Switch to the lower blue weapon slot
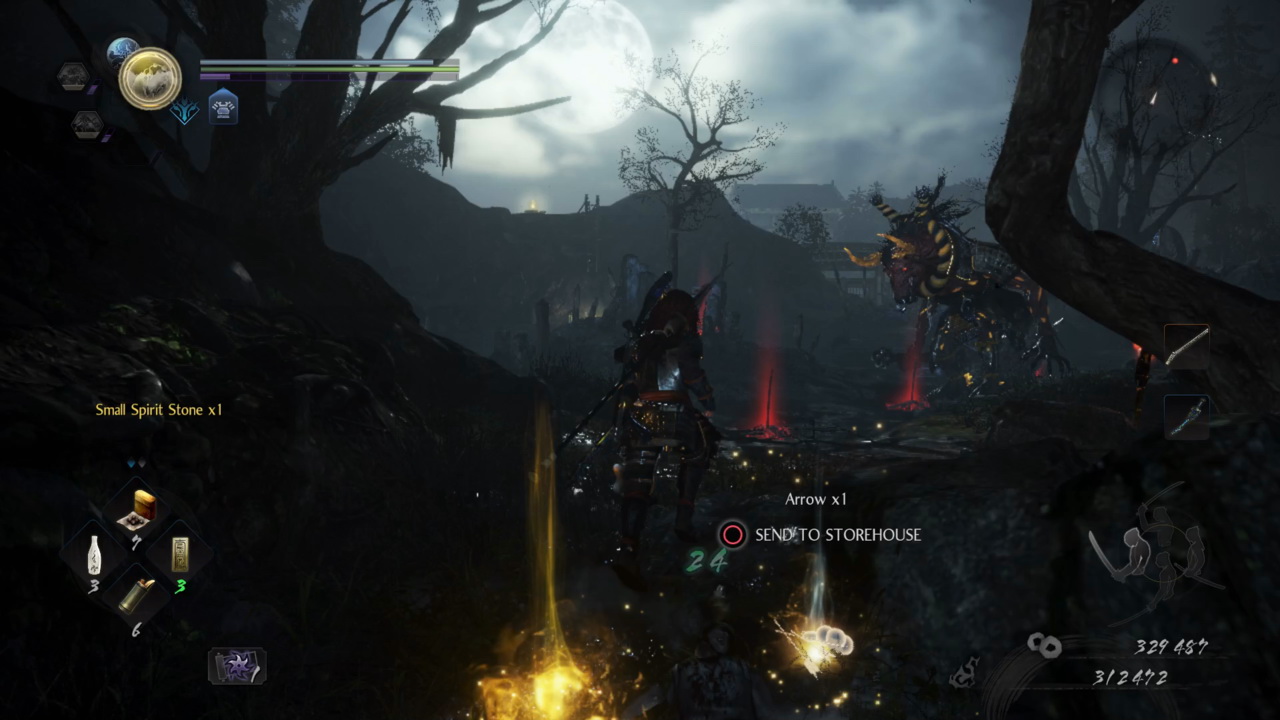 [1186, 416]
